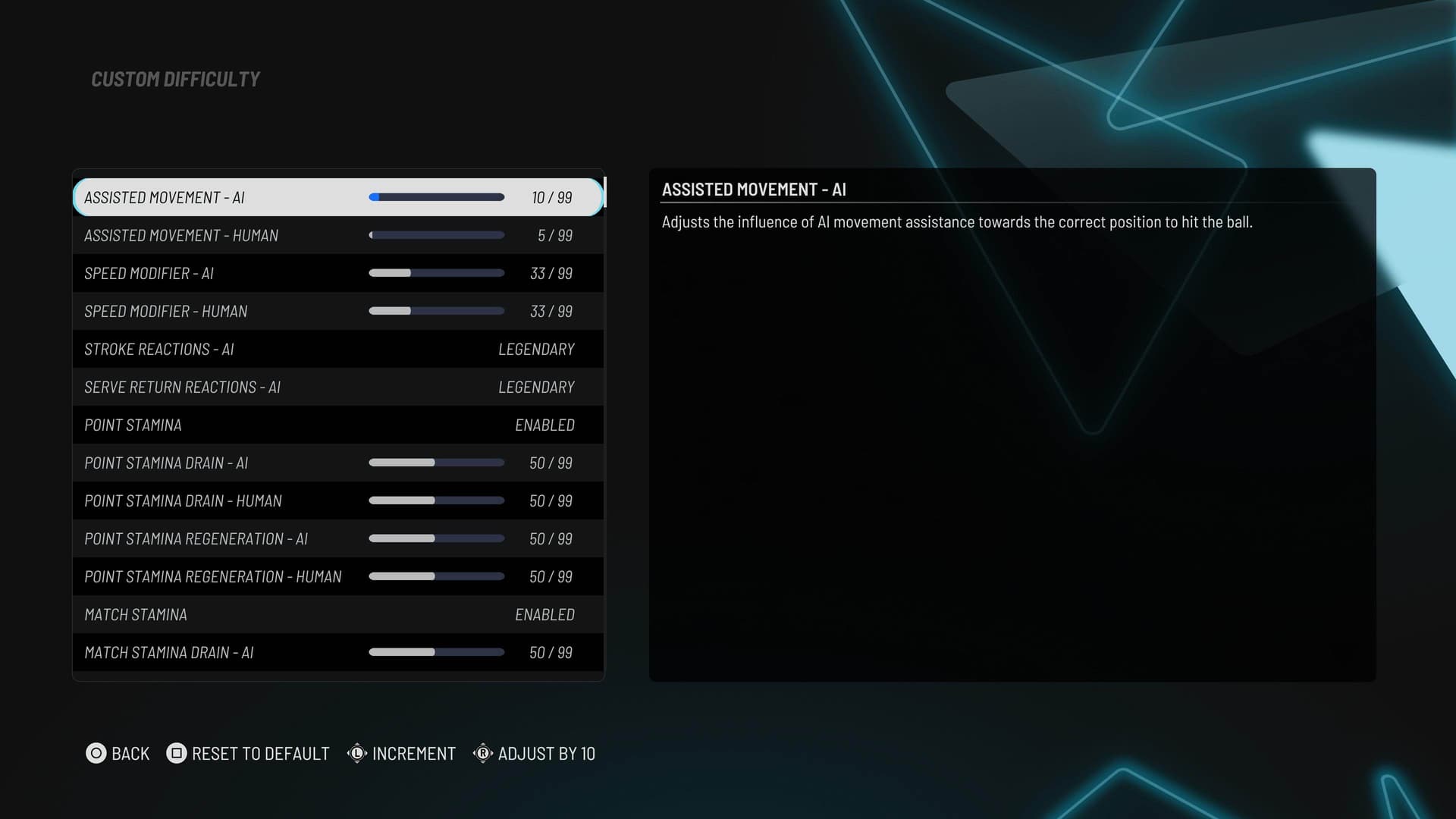Select the Assisted Movement - AI row

pyautogui.click(x=337, y=197)
